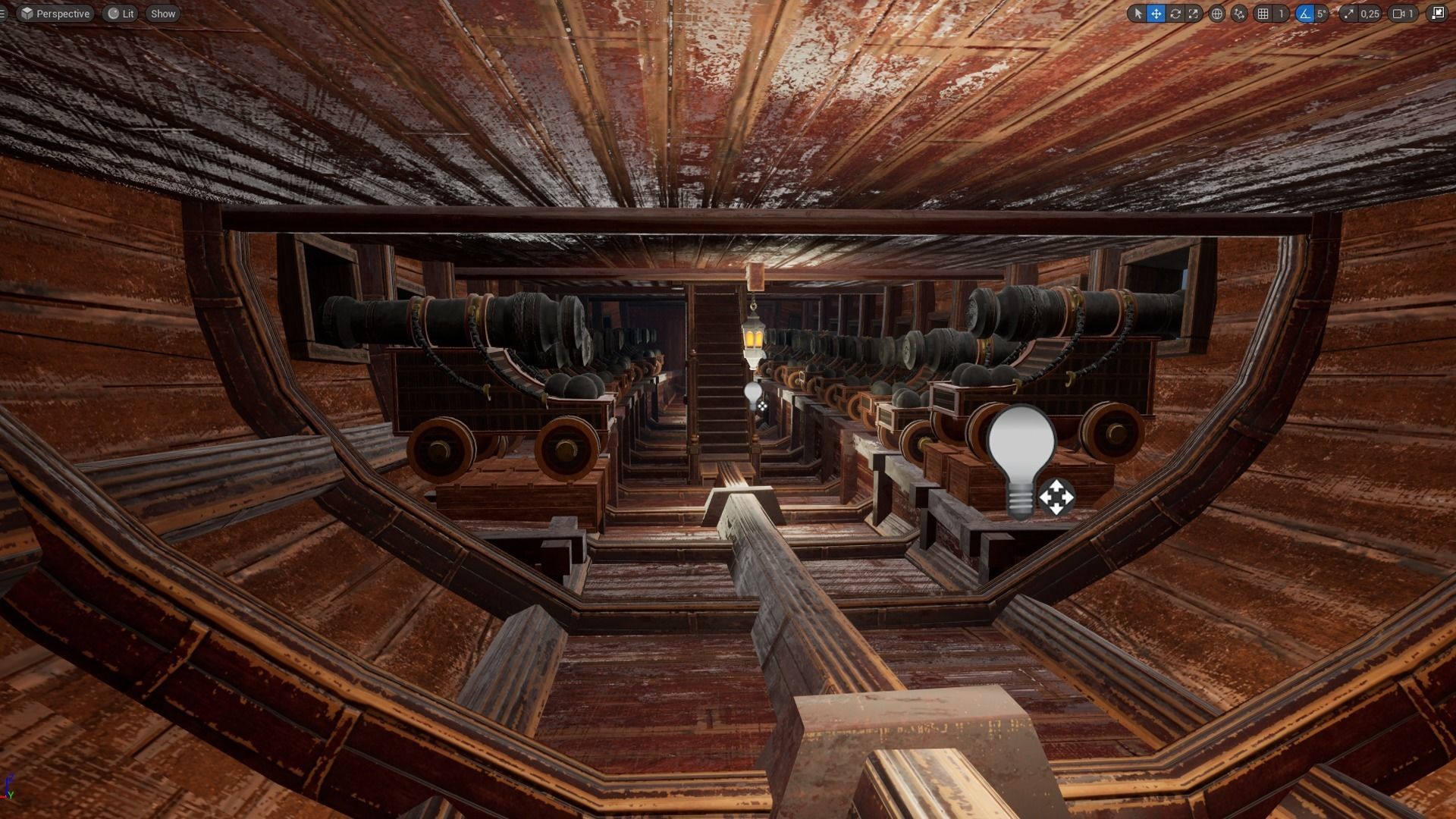Click the maximize or restore viewport button

(x=1438, y=14)
